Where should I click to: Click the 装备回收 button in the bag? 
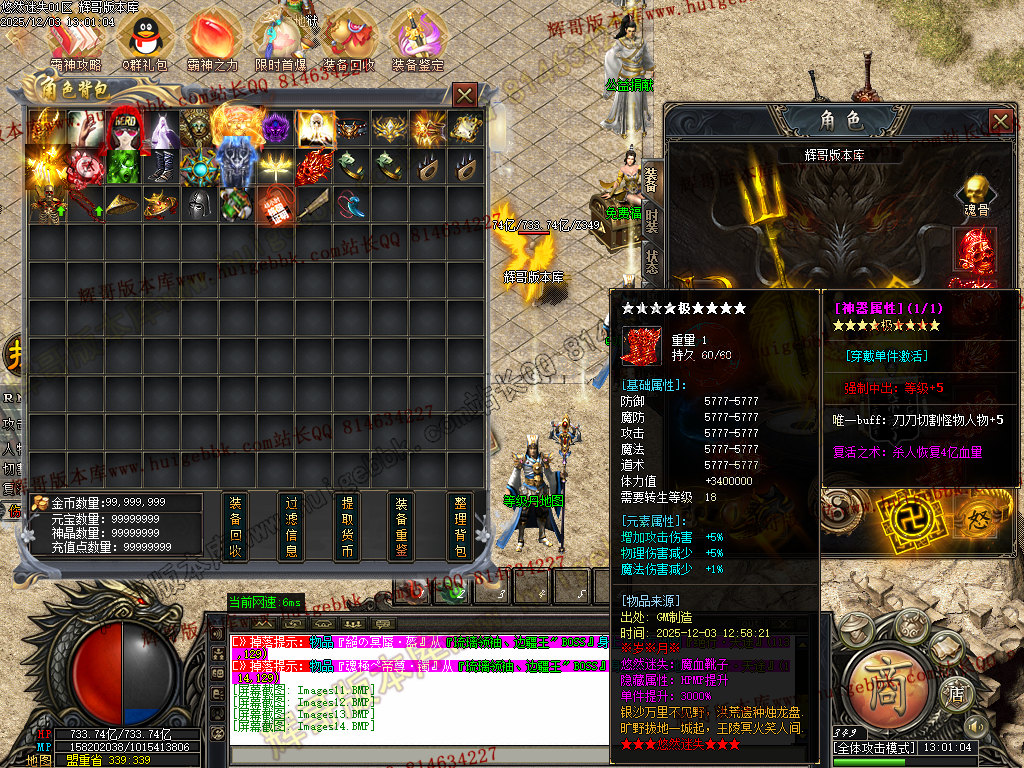(x=235, y=527)
